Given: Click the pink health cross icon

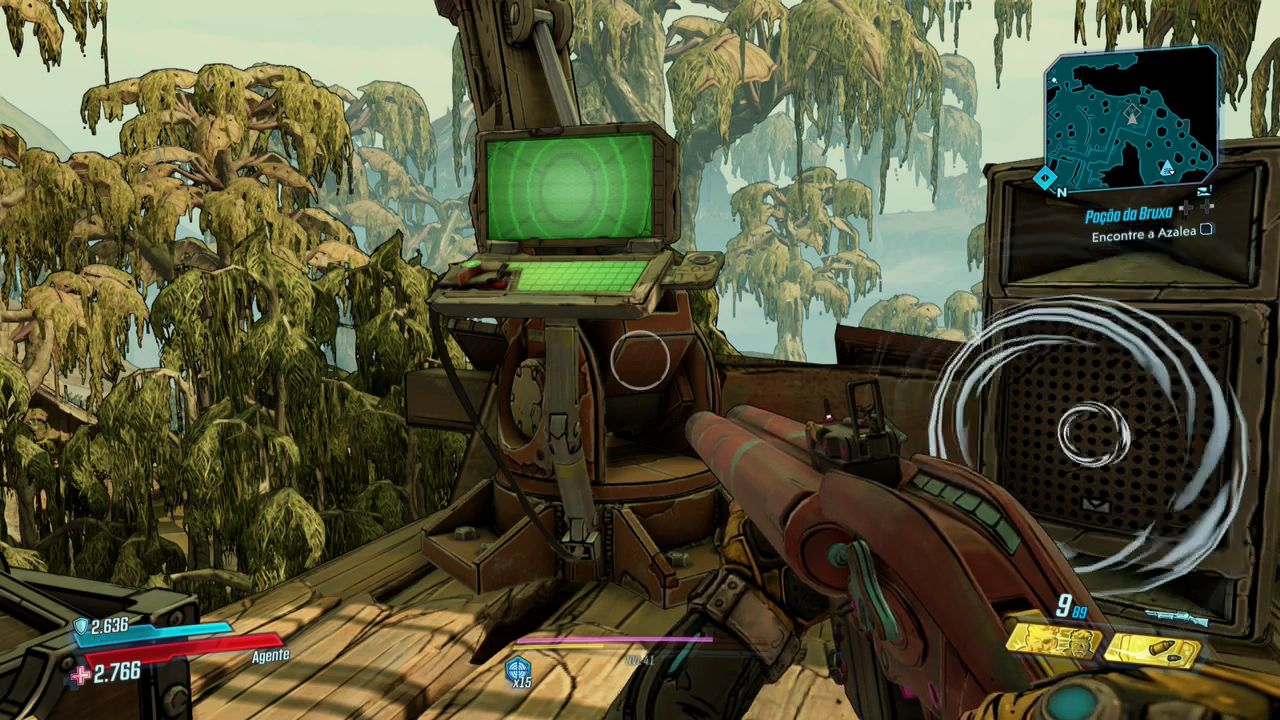Looking at the screenshot, I should point(80,675).
